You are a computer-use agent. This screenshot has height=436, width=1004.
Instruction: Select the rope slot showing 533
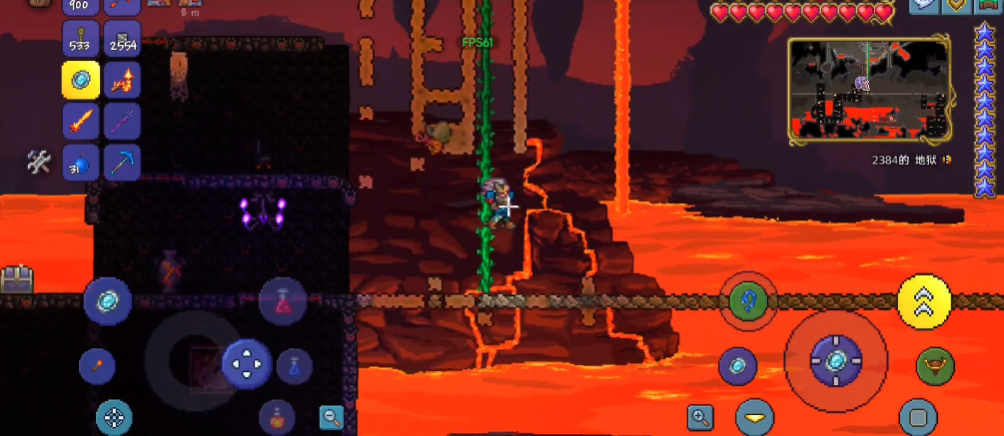pos(81,39)
